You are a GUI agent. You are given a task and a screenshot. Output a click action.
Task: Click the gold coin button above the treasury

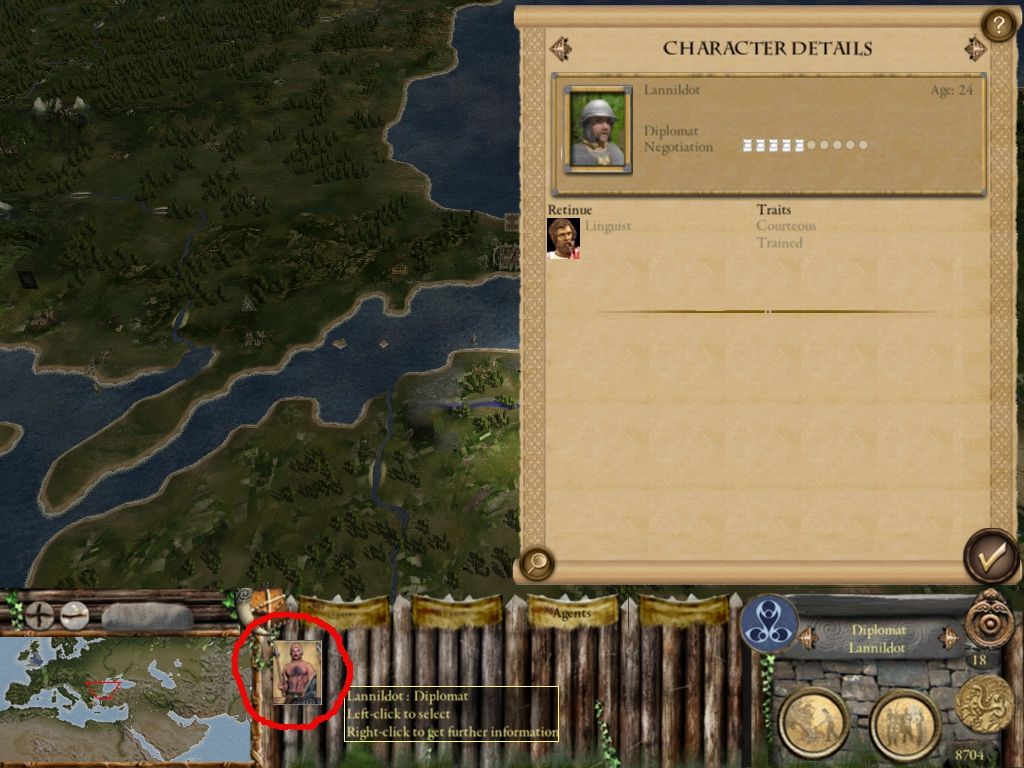click(984, 703)
